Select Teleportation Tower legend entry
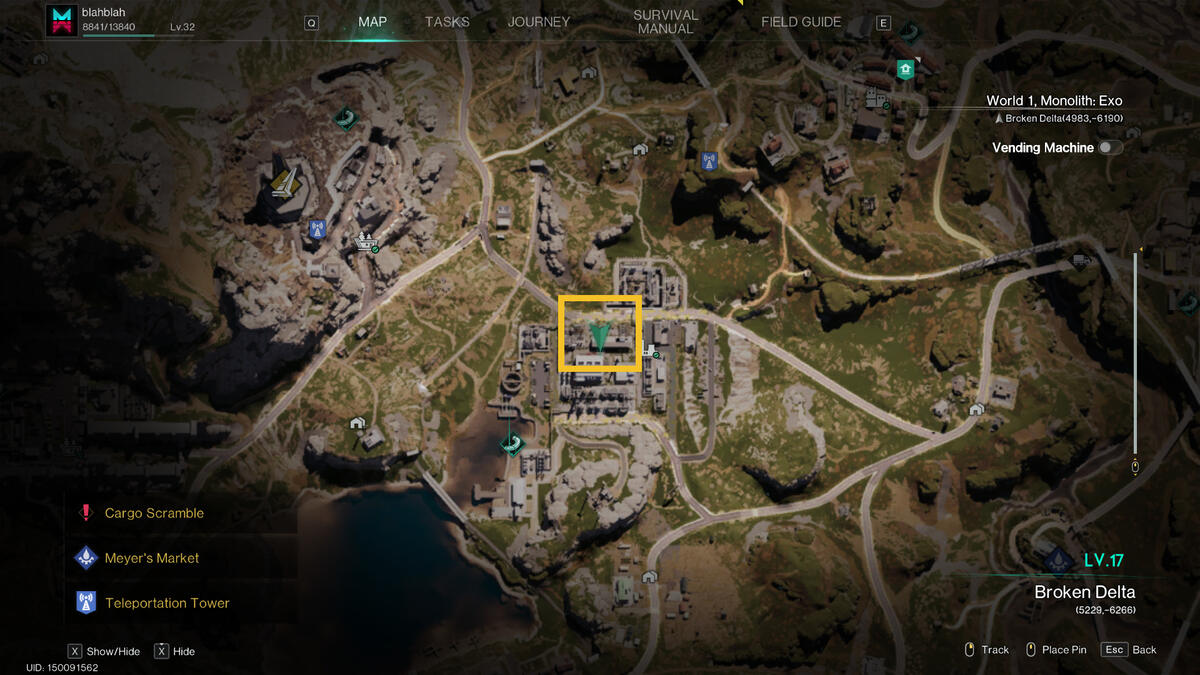This screenshot has width=1200, height=675. (167, 603)
